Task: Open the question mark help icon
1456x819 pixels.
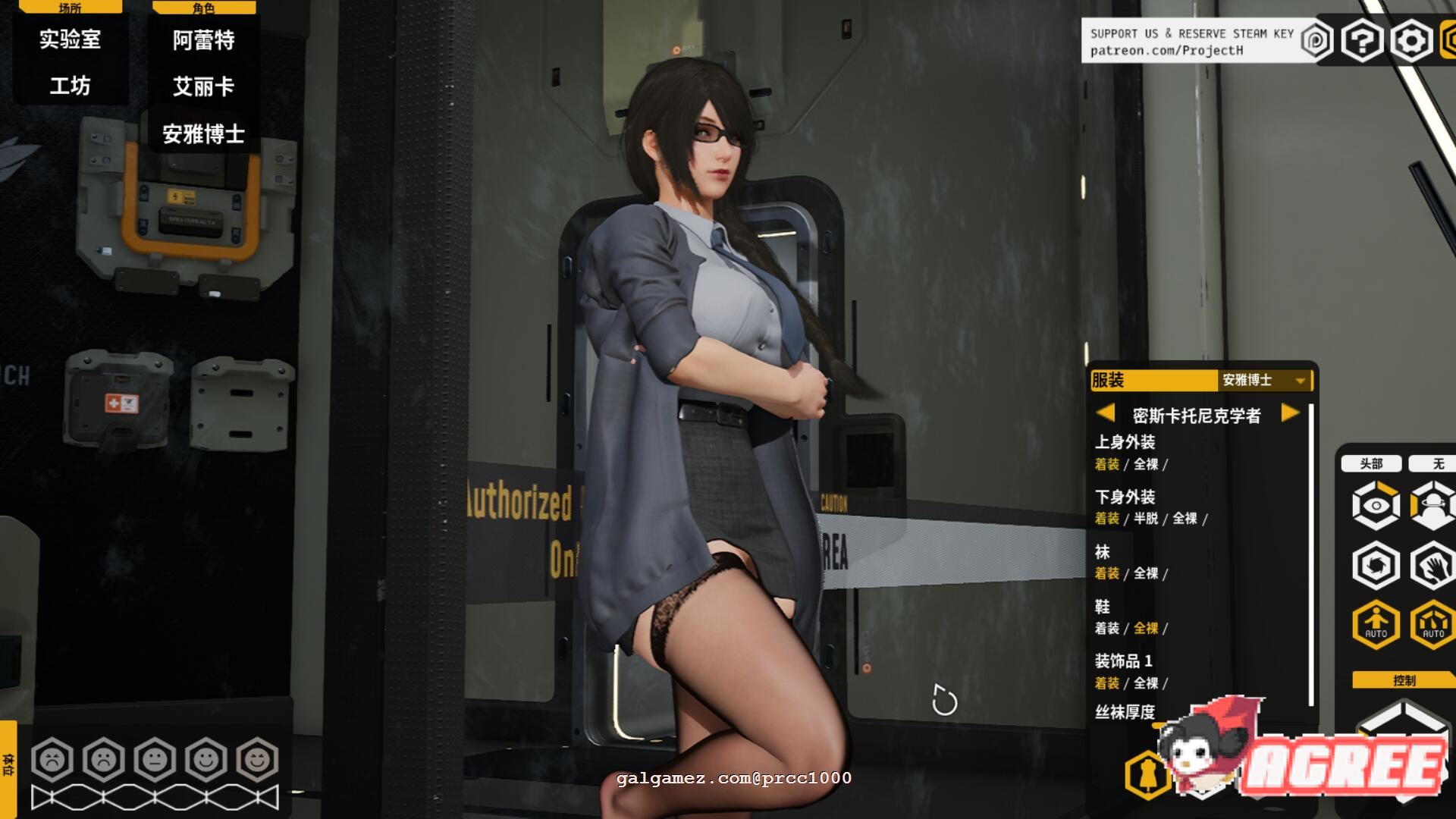Action: pos(1362,40)
